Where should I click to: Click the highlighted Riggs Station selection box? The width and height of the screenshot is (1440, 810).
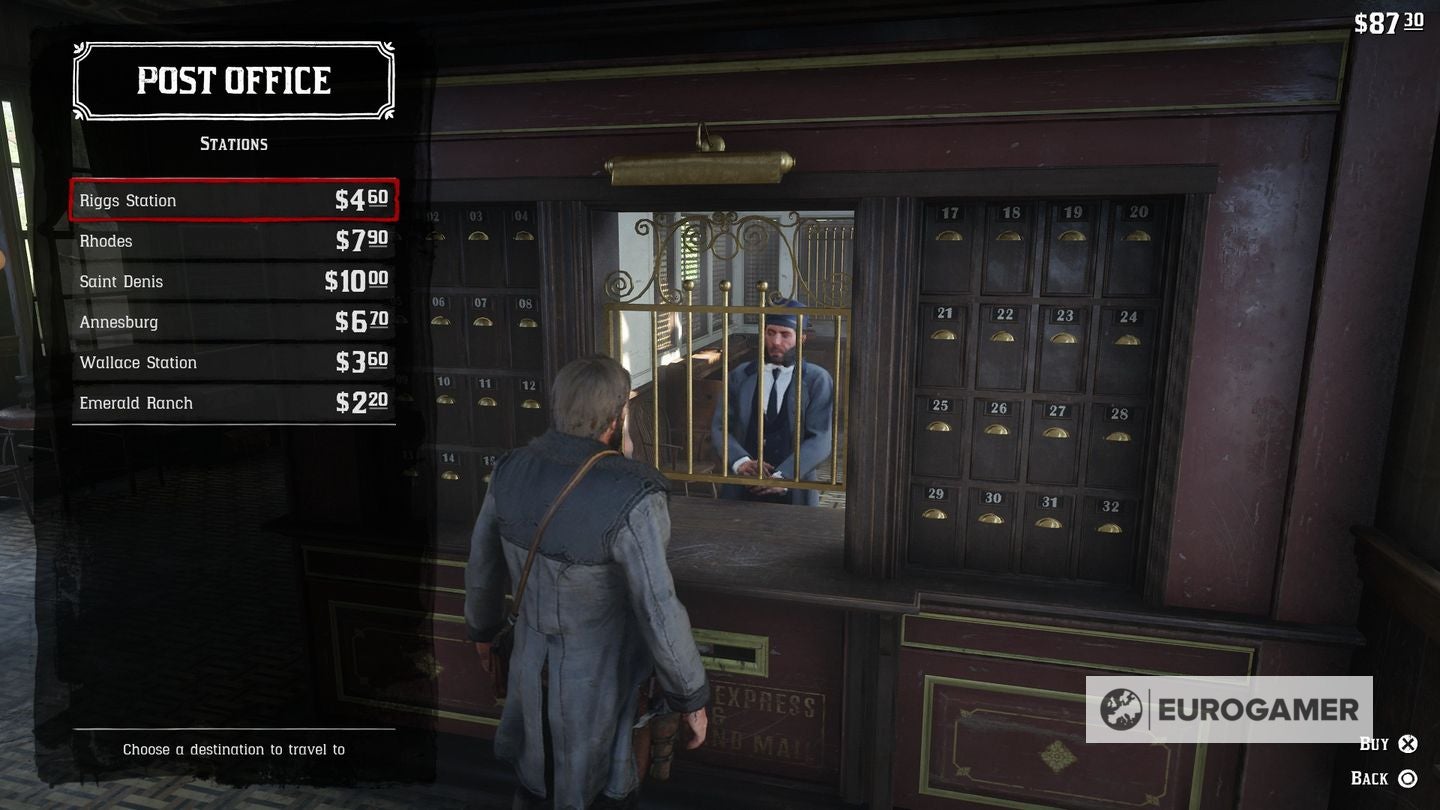tap(233, 200)
